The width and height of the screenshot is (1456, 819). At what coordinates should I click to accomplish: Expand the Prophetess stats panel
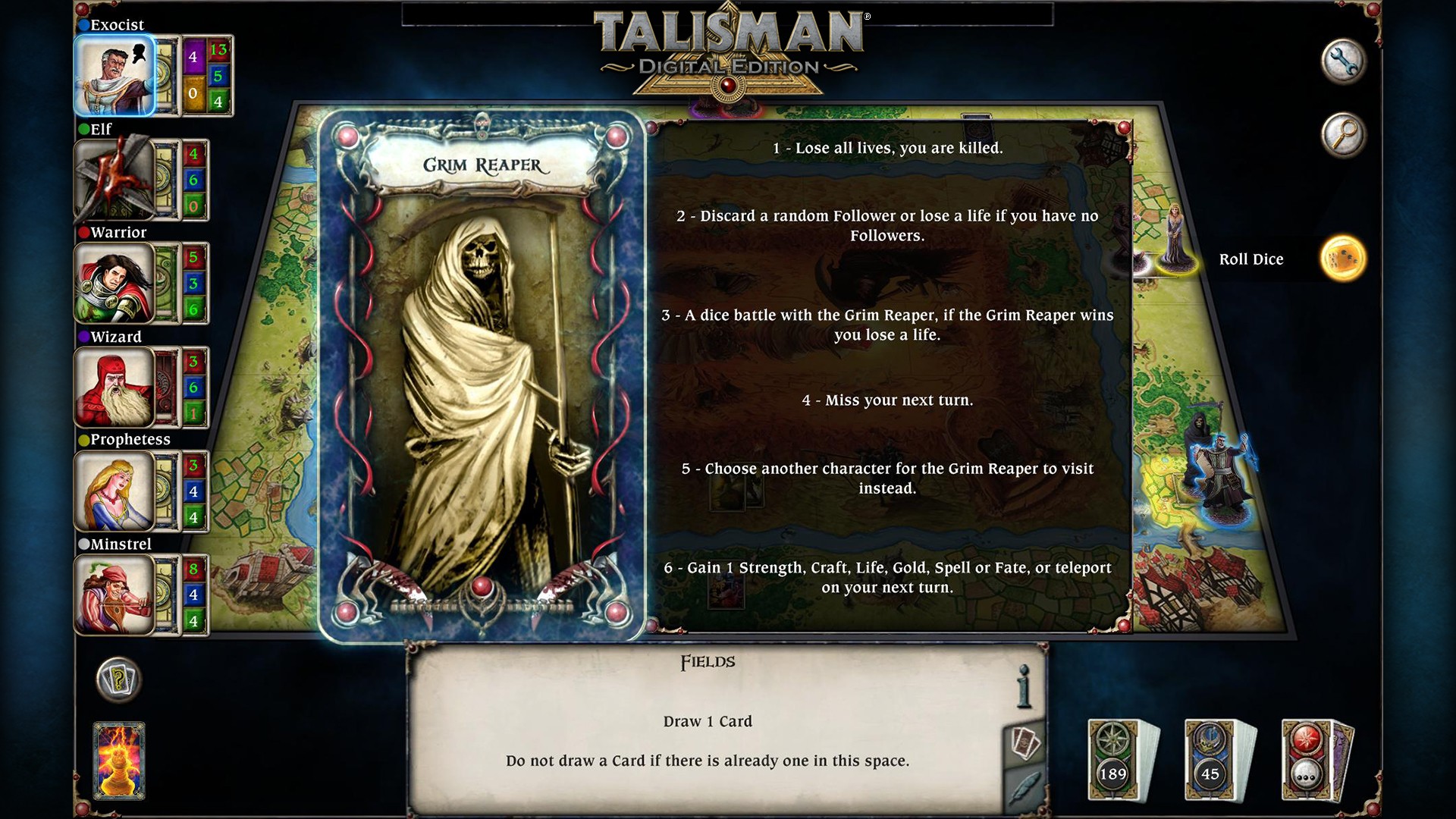pos(195,491)
